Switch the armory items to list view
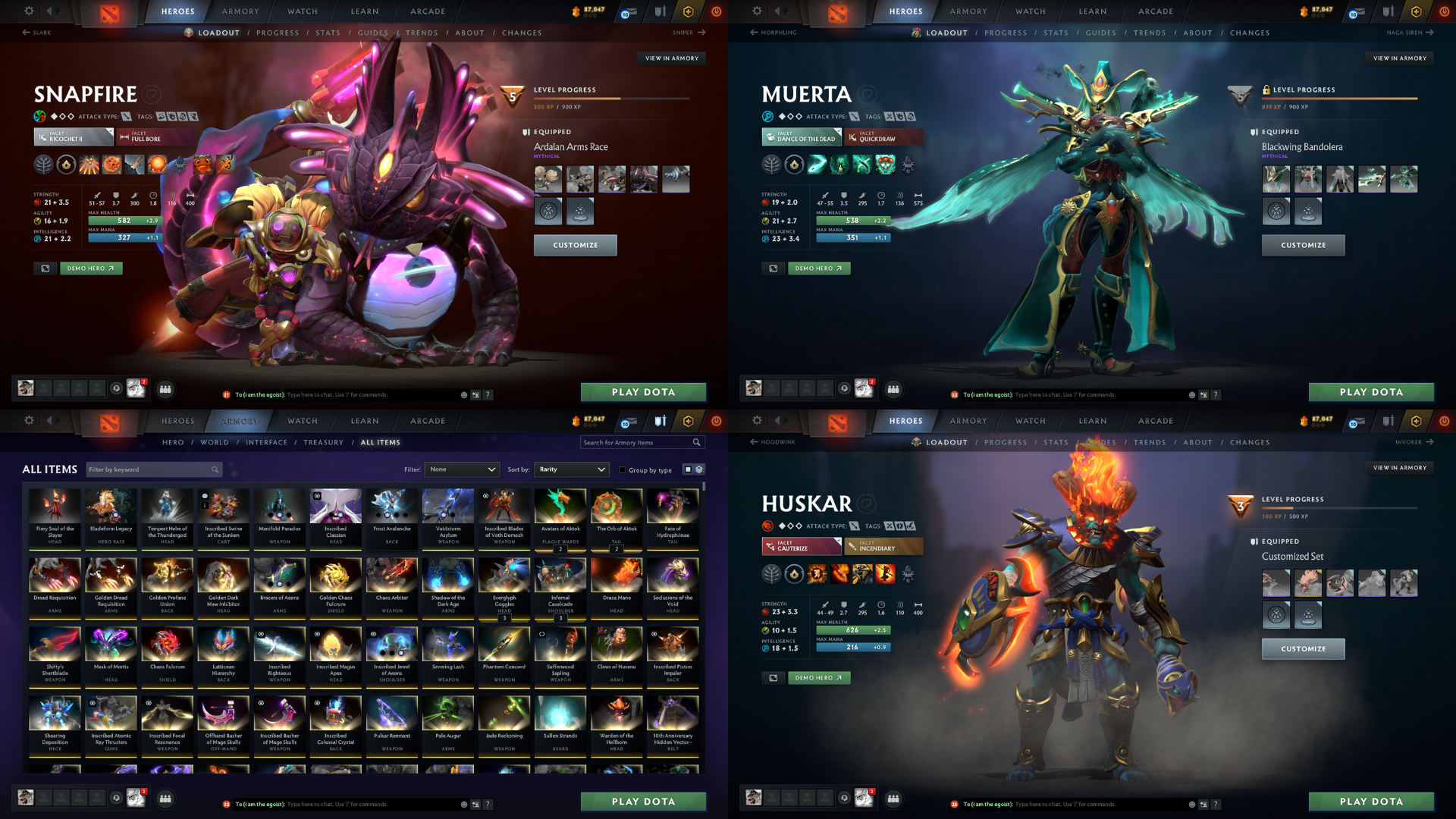The height and width of the screenshot is (819, 1456). [x=699, y=470]
